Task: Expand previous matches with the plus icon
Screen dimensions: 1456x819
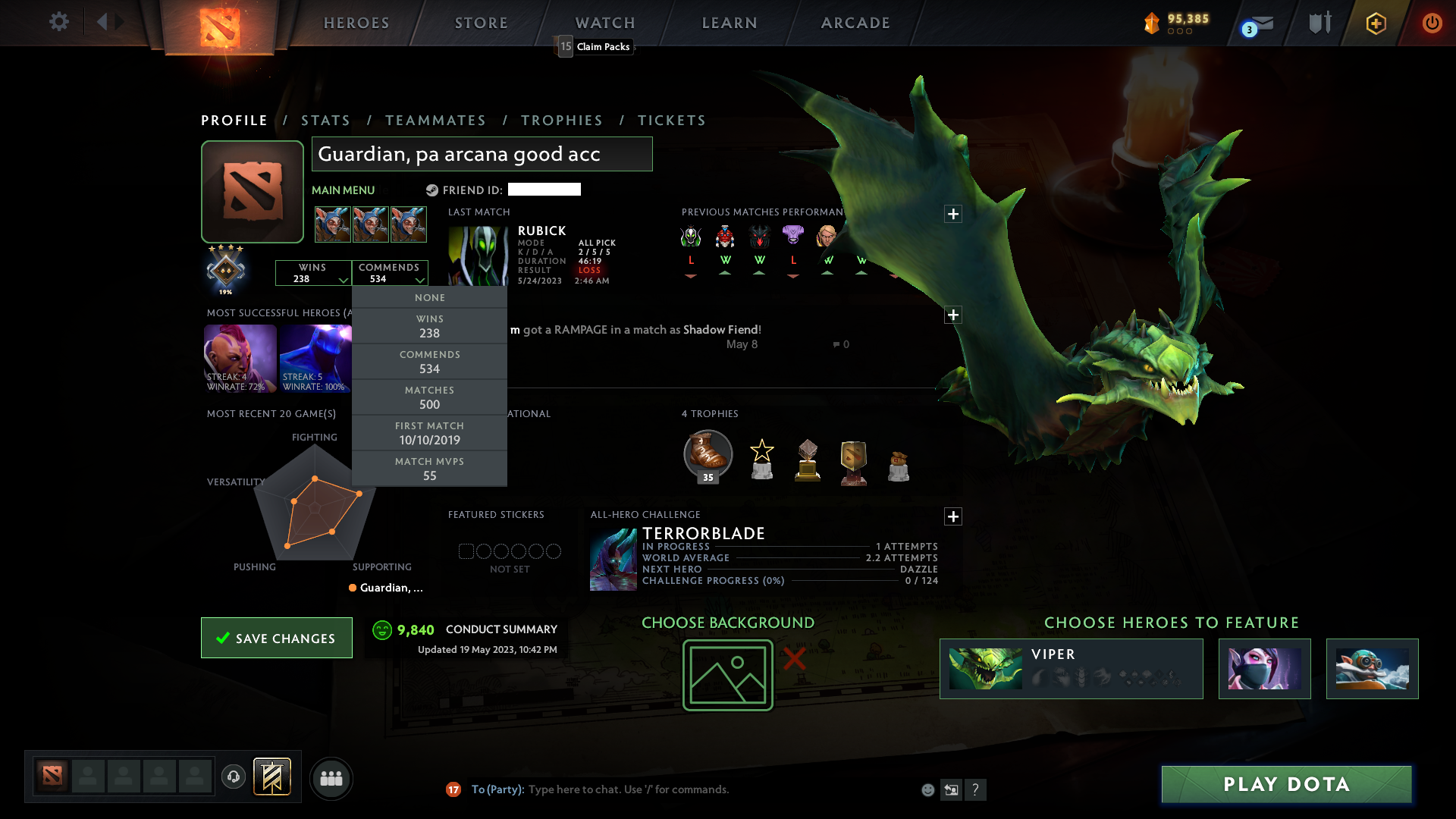Action: click(953, 214)
